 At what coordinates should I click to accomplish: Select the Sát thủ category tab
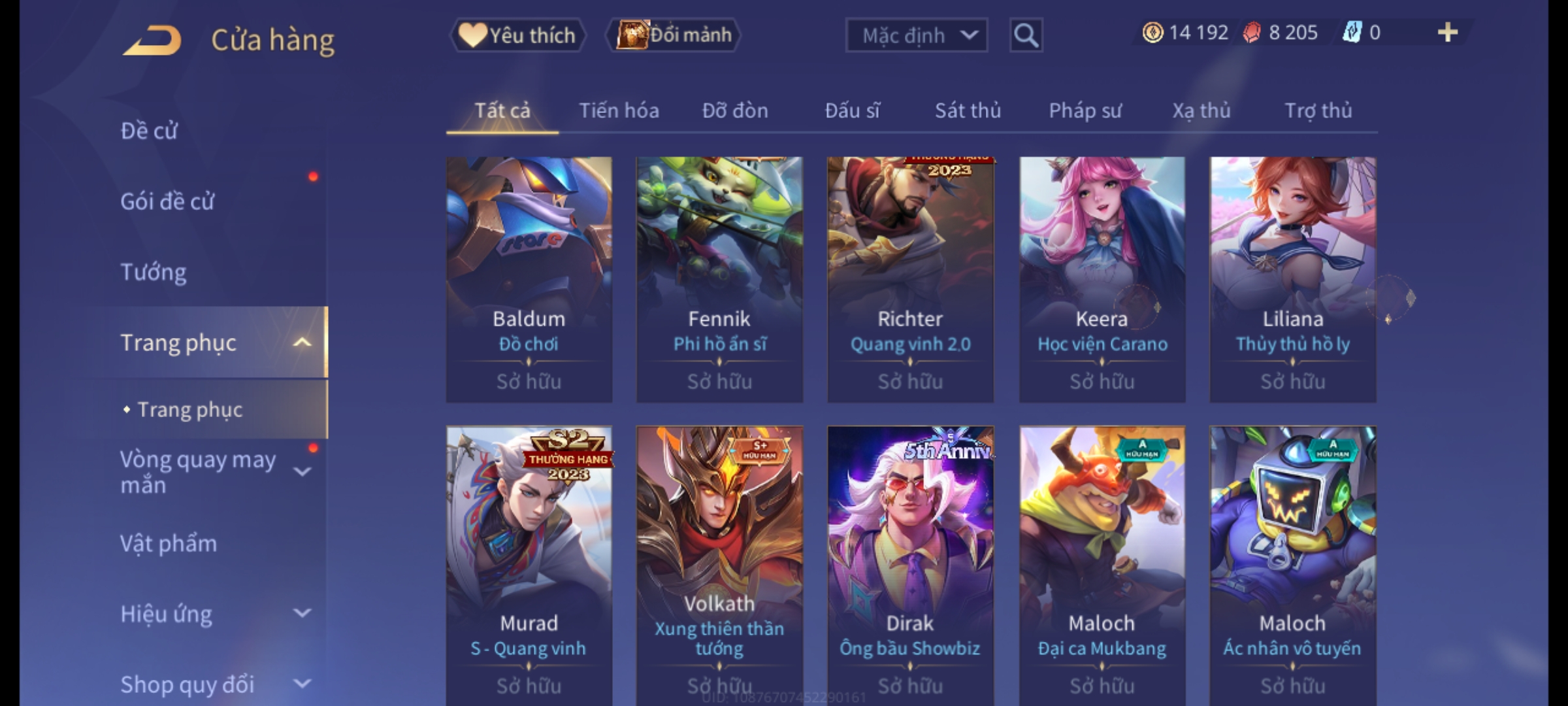[x=968, y=111]
